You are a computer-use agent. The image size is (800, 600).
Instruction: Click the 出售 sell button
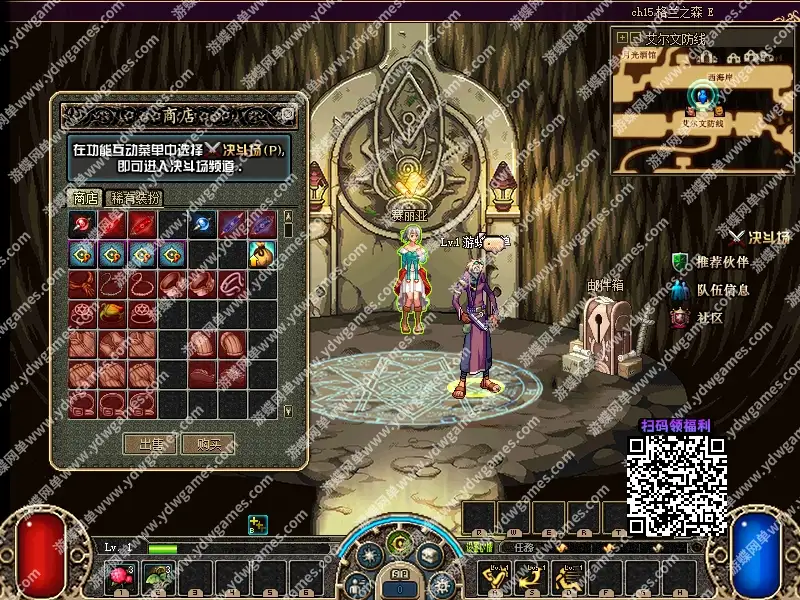tap(149, 443)
